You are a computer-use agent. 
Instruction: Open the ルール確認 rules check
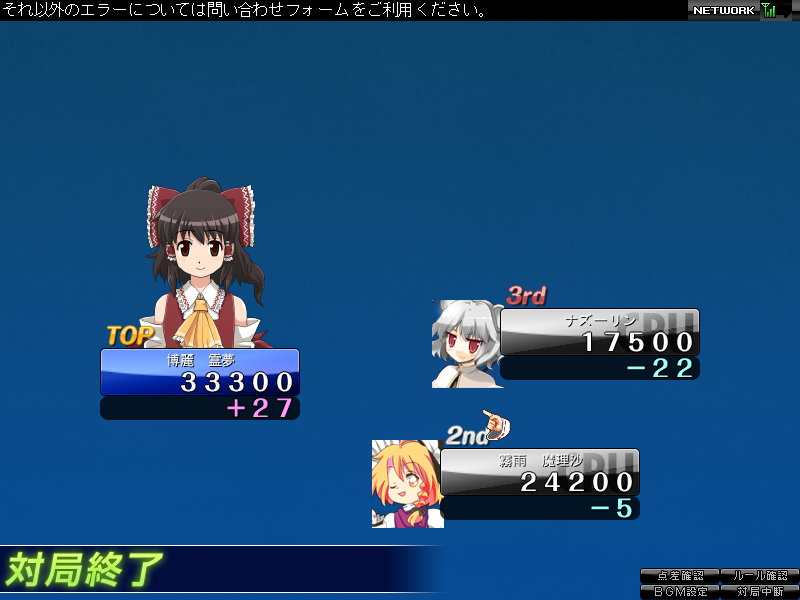759,576
